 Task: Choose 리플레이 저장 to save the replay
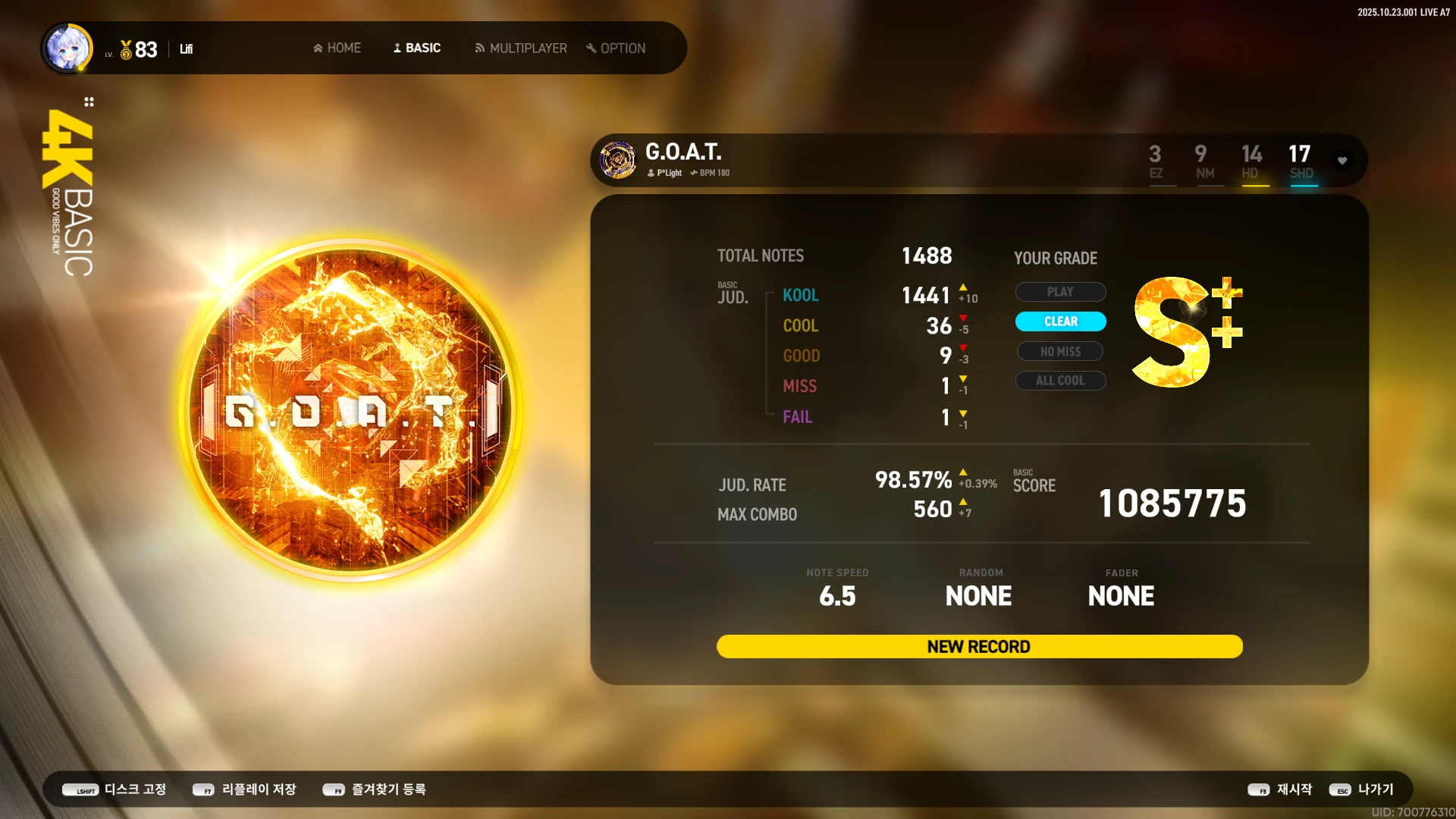[244, 789]
